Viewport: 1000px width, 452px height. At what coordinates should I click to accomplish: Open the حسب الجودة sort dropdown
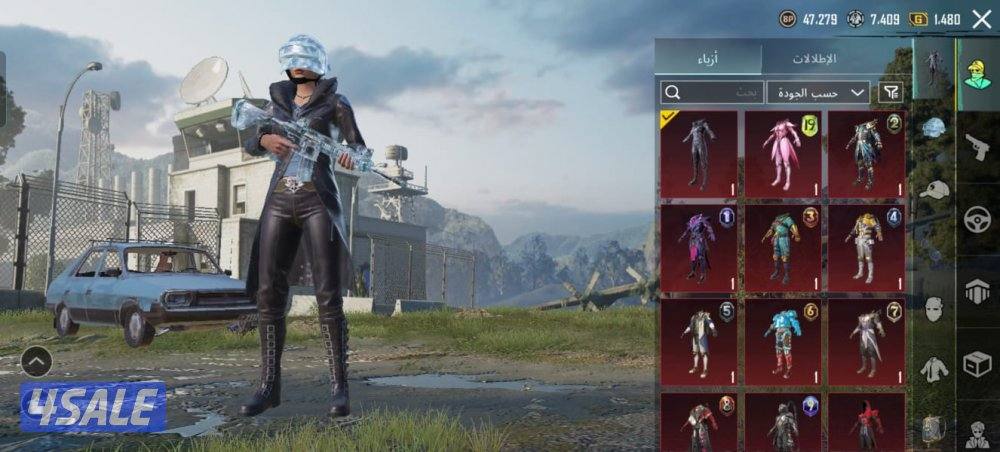click(x=818, y=92)
